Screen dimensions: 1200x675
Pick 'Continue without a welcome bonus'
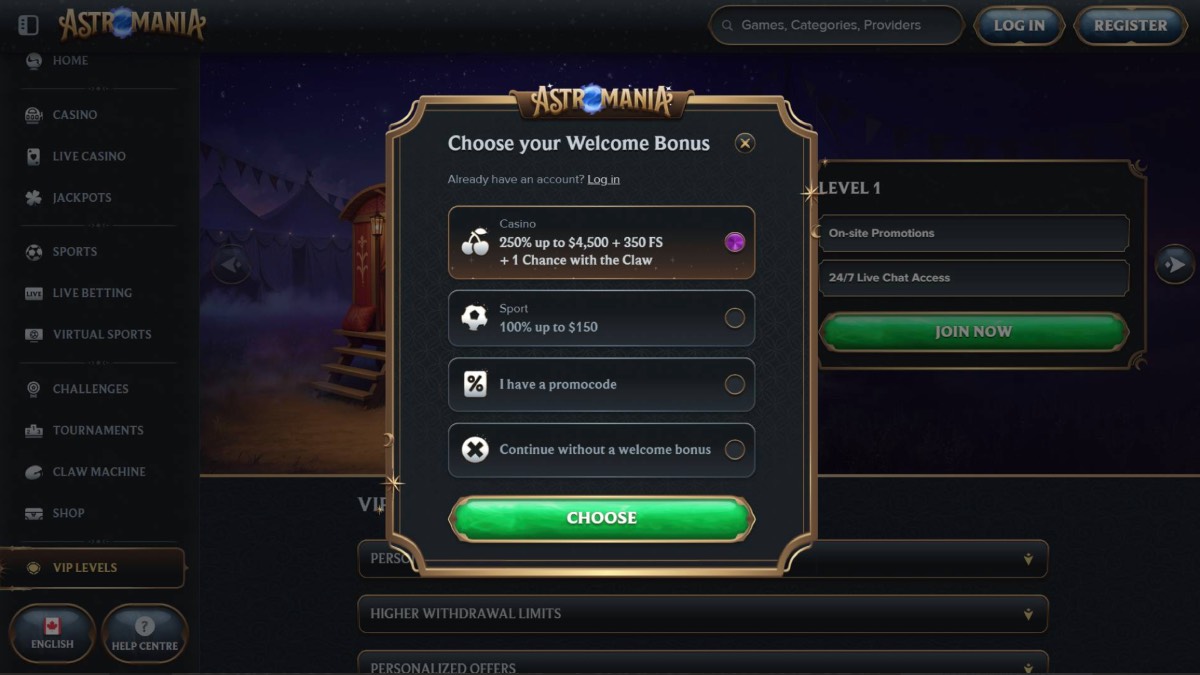tap(601, 450)
